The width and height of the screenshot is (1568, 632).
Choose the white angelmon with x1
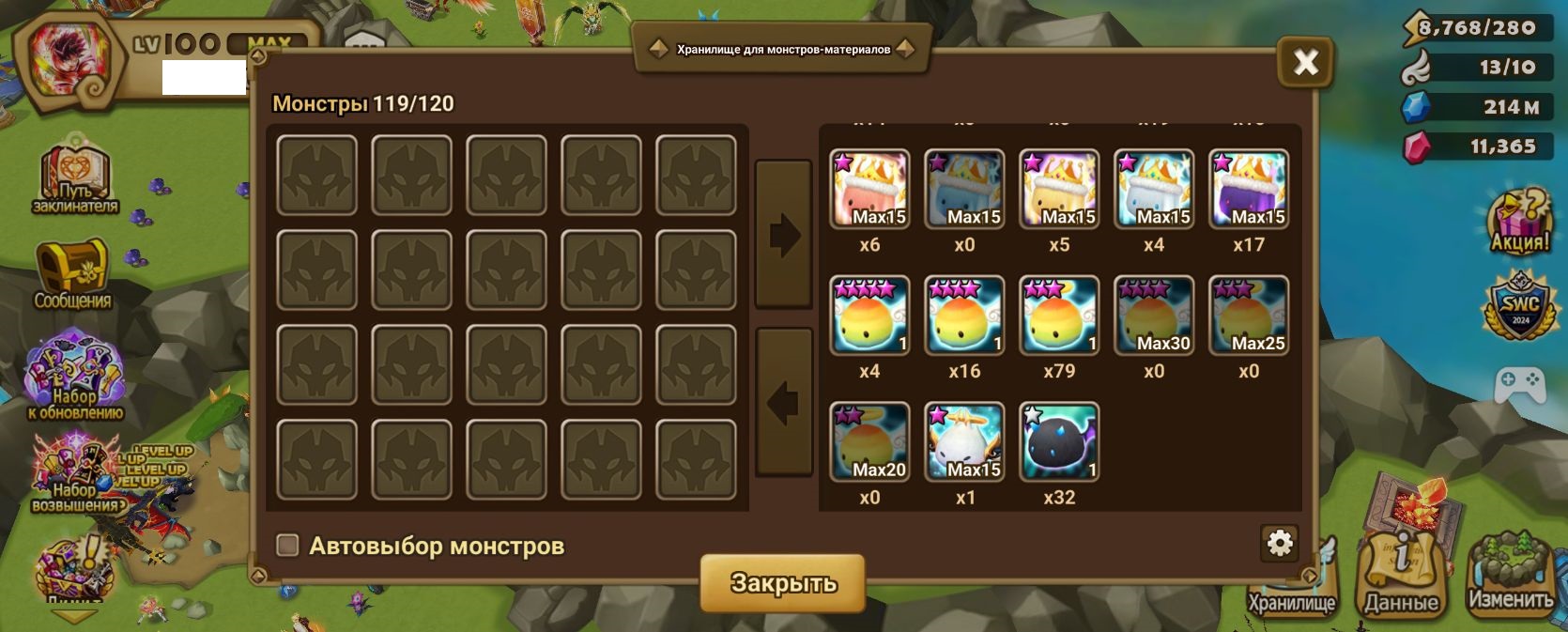pyautogui.click(x=964, y=441)
